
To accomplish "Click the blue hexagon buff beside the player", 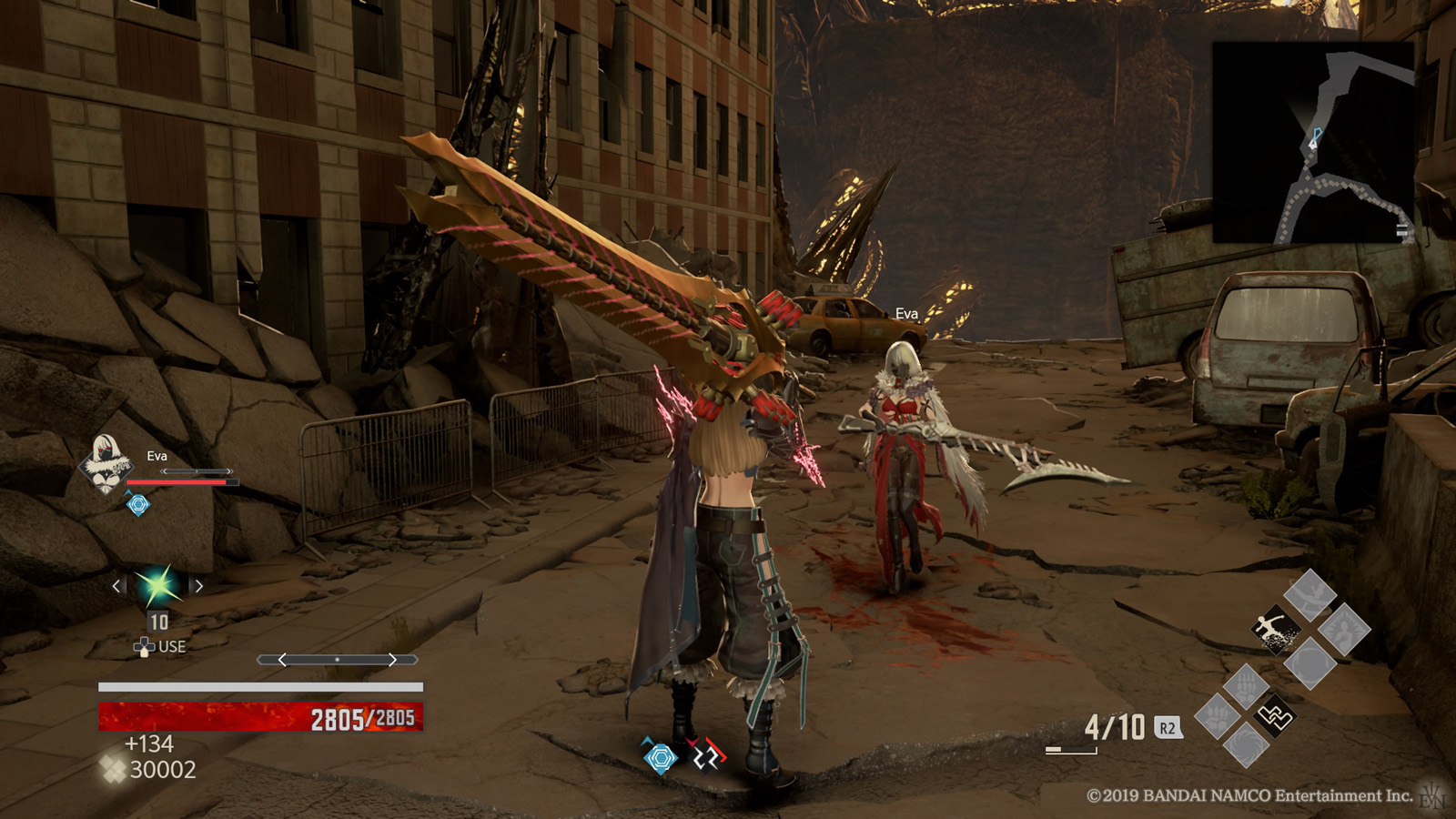I will [661, 756].
